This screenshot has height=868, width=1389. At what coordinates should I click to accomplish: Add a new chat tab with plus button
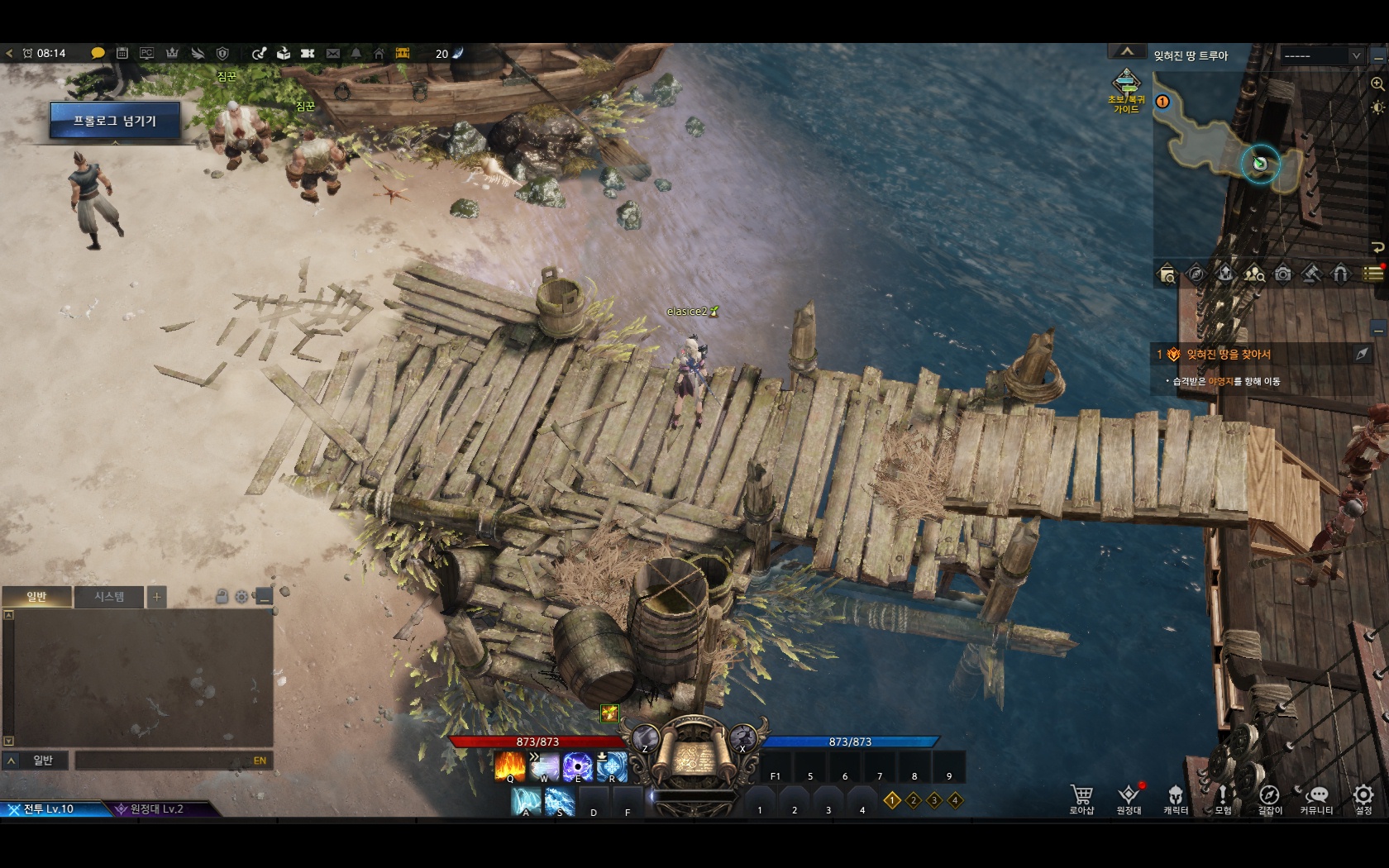click(x=156, y=597)
